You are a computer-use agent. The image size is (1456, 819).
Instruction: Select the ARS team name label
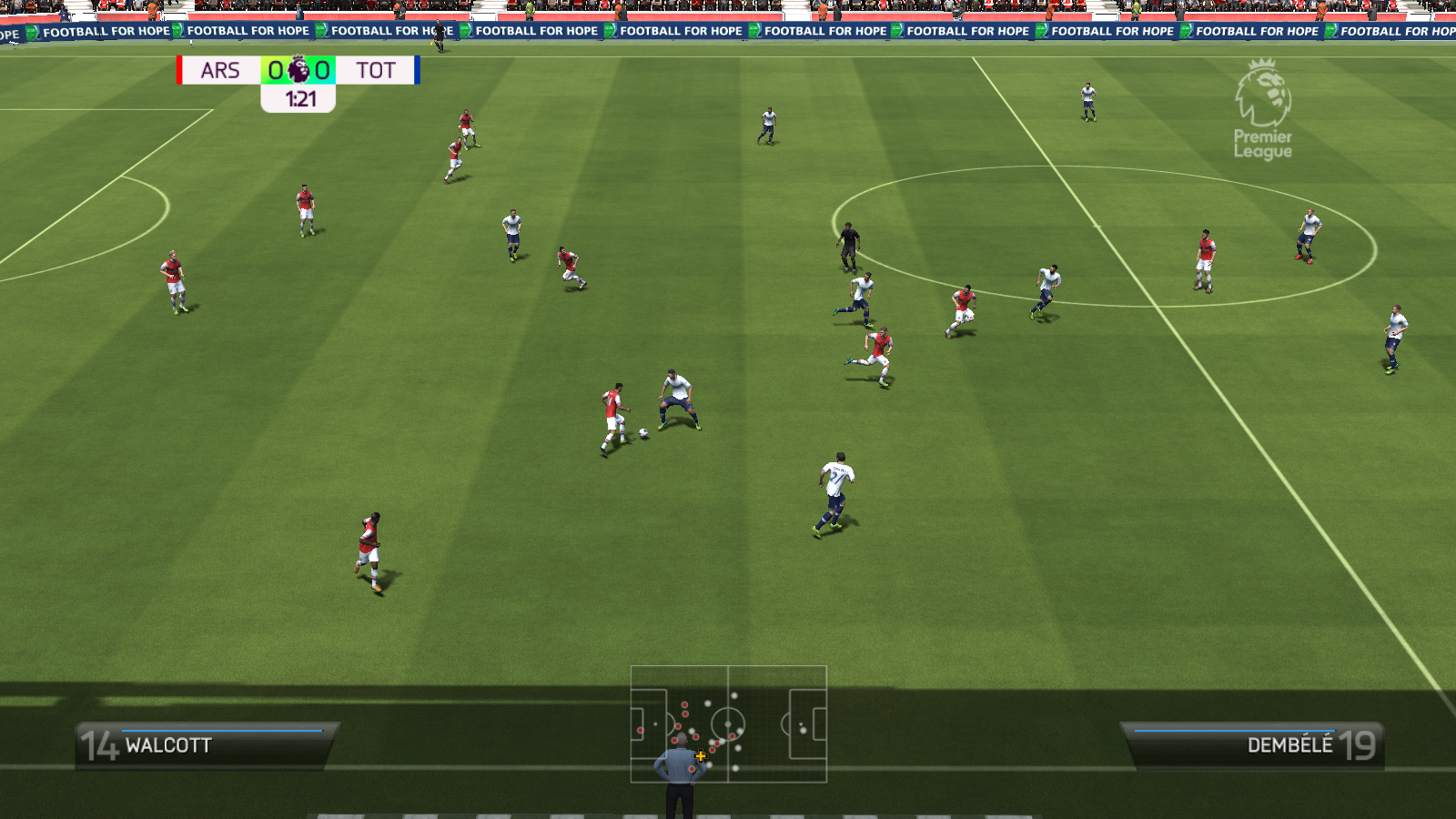220,69
